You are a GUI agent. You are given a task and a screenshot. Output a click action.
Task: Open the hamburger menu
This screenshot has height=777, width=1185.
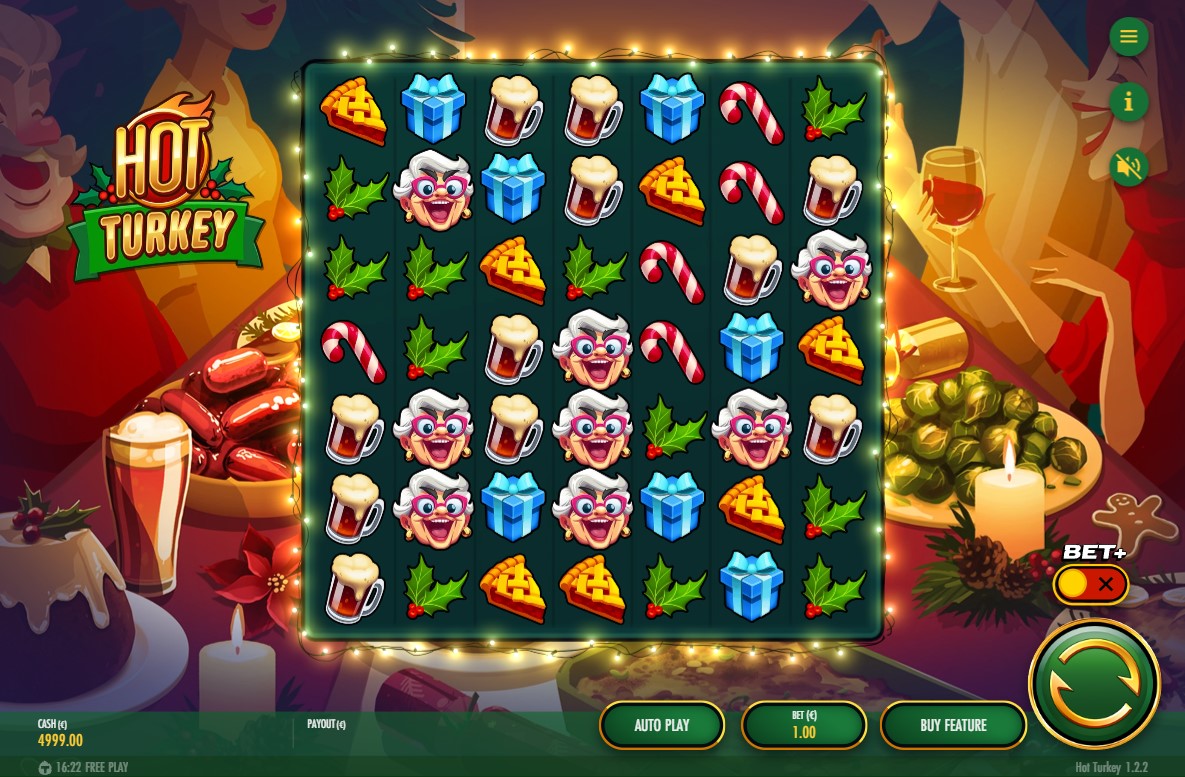pyautogui.click(x=1129, y=37)
